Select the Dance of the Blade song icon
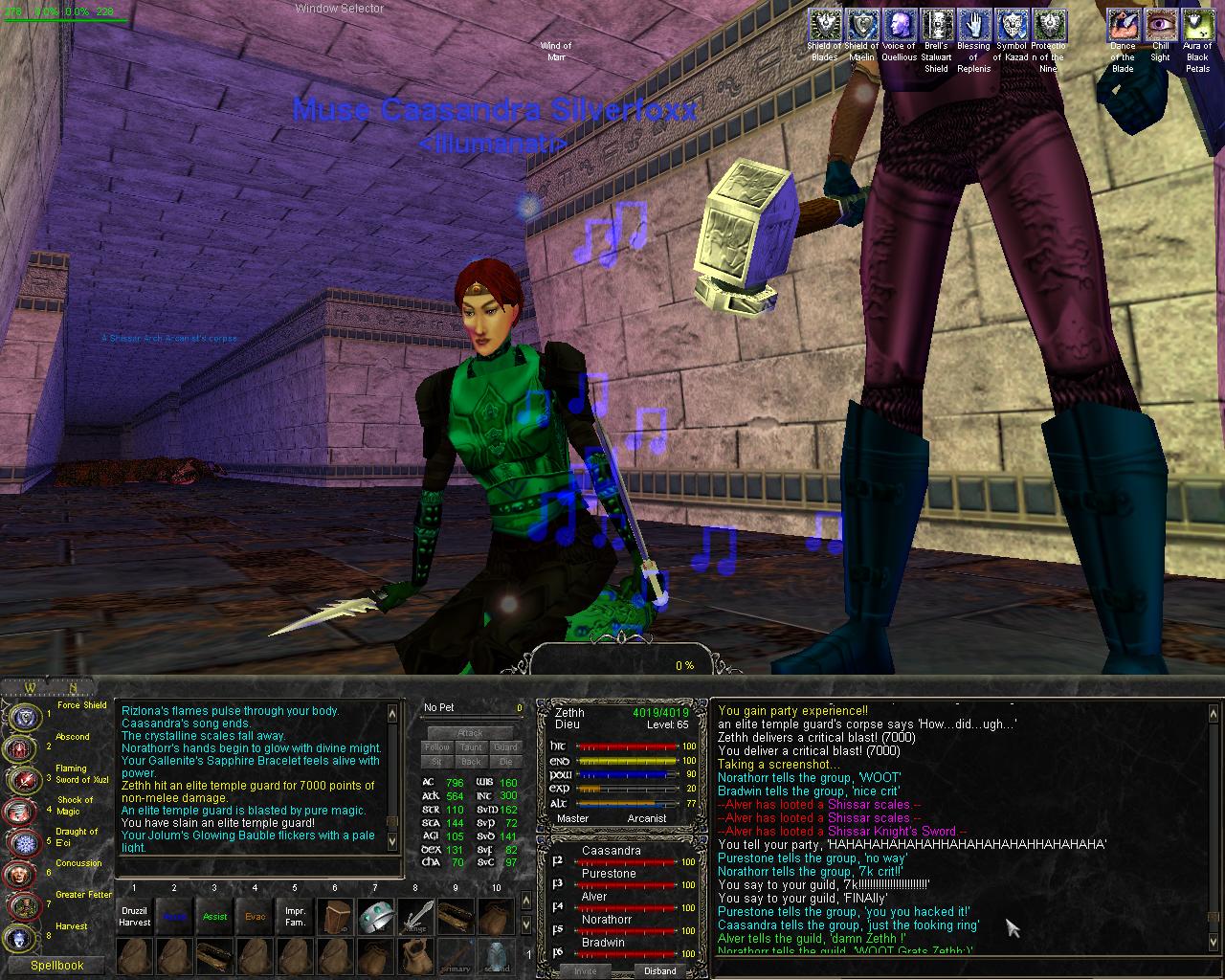The height and width of the screenshot is (980, 1225). coord(1123,24)
